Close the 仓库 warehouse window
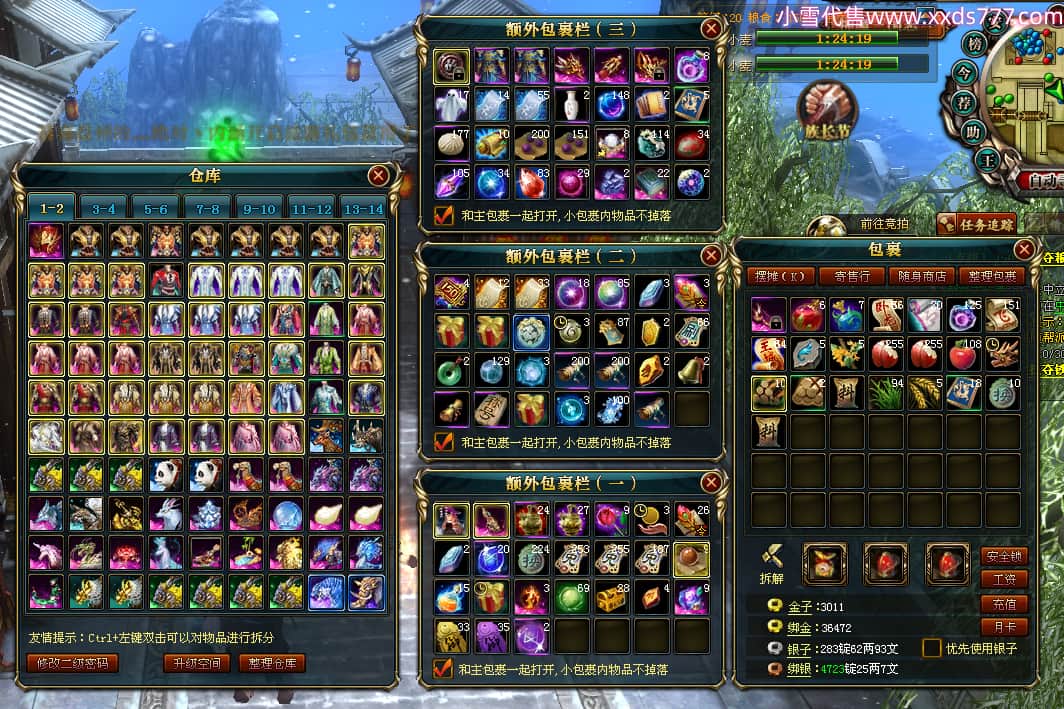The height and width of the screenshot is (709, 1064). pos(378,177)
